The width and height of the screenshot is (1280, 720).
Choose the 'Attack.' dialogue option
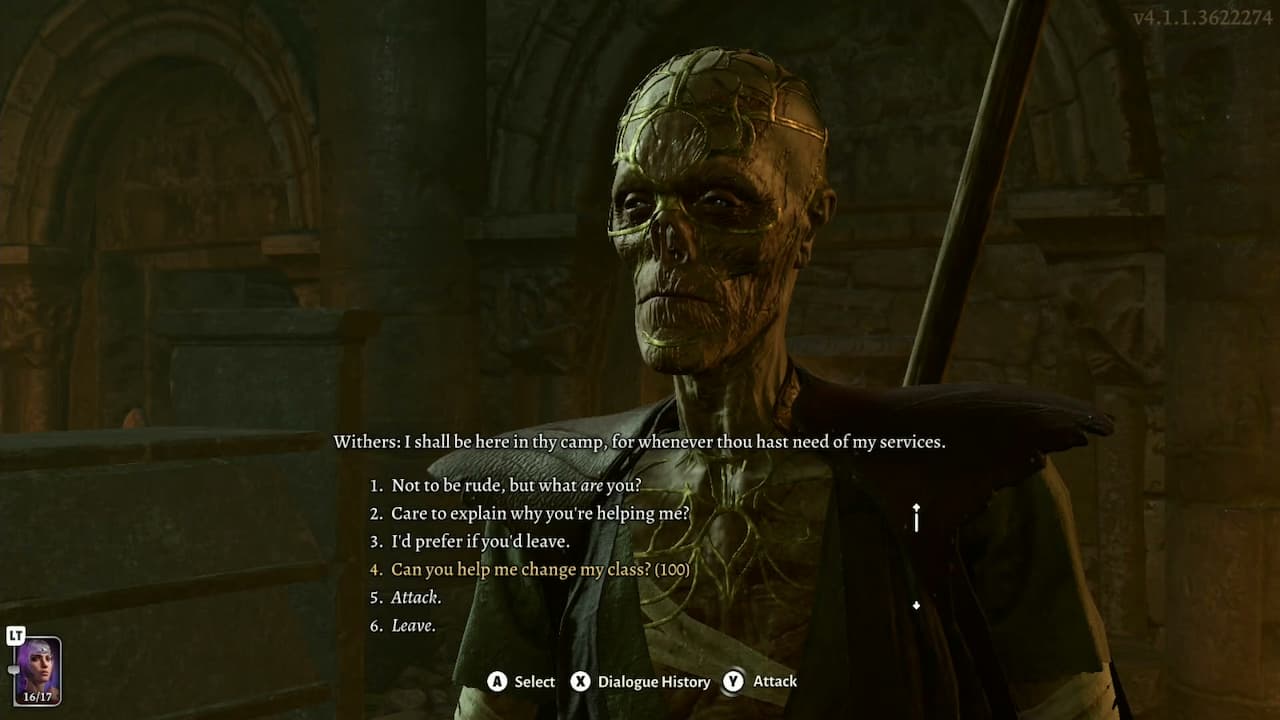pyautogui.click(x=405, y=597)
